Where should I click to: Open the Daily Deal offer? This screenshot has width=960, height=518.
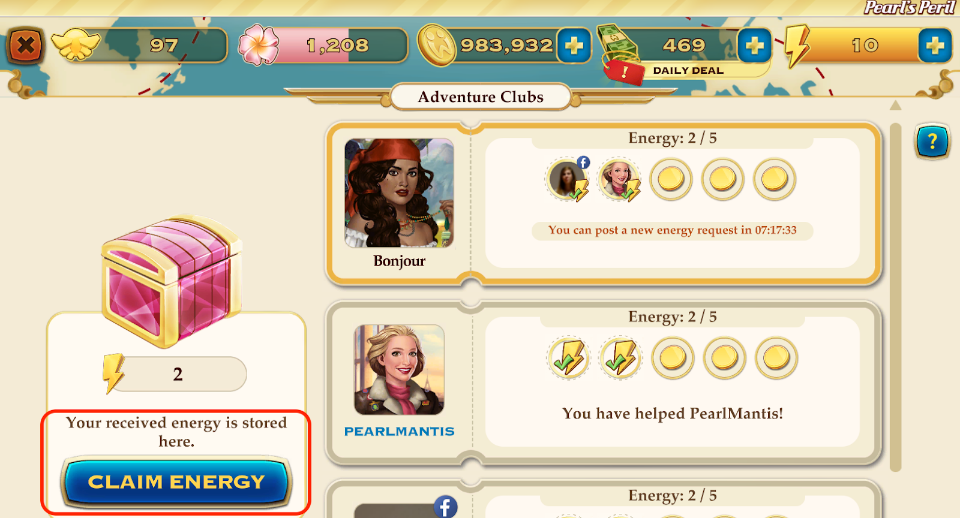tap(687, 71)
